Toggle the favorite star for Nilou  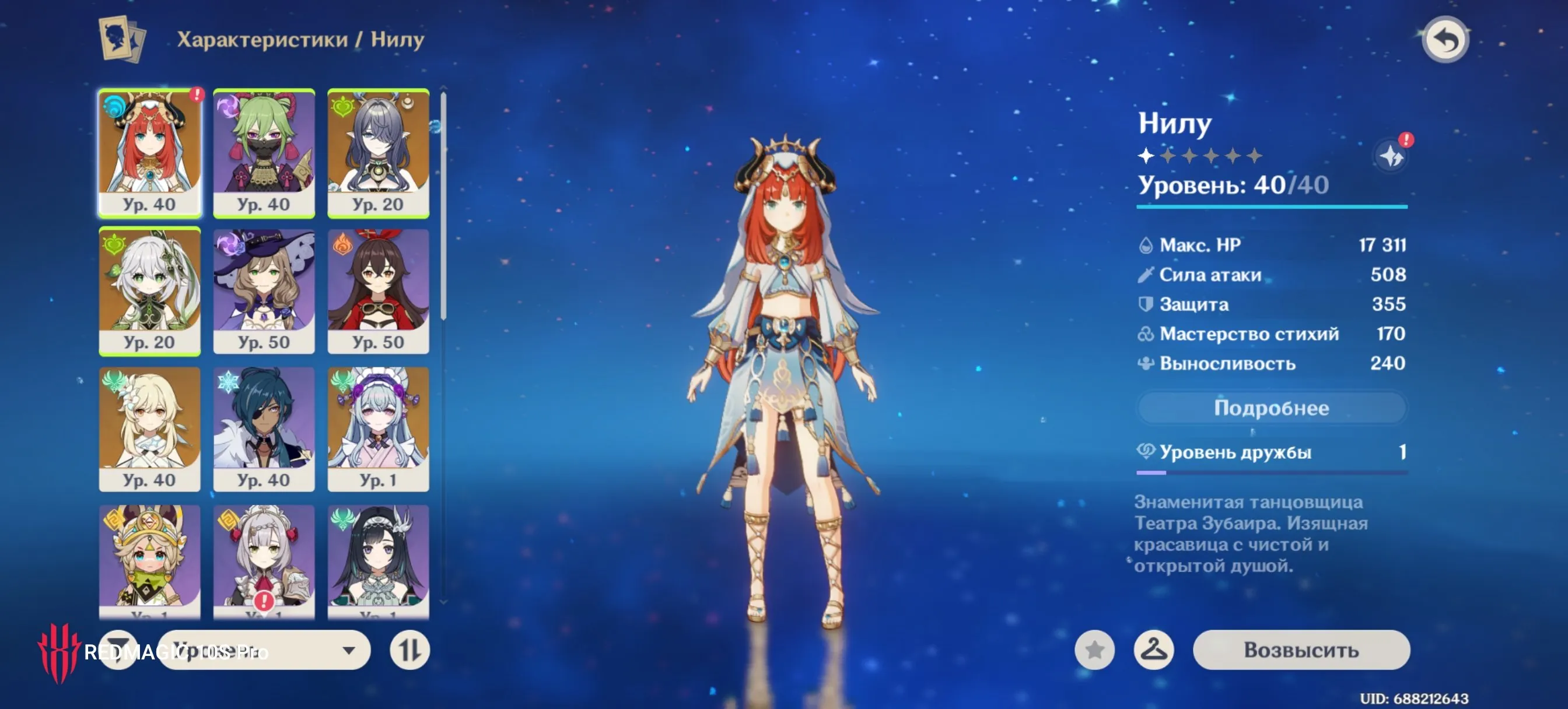[1095, 650]
